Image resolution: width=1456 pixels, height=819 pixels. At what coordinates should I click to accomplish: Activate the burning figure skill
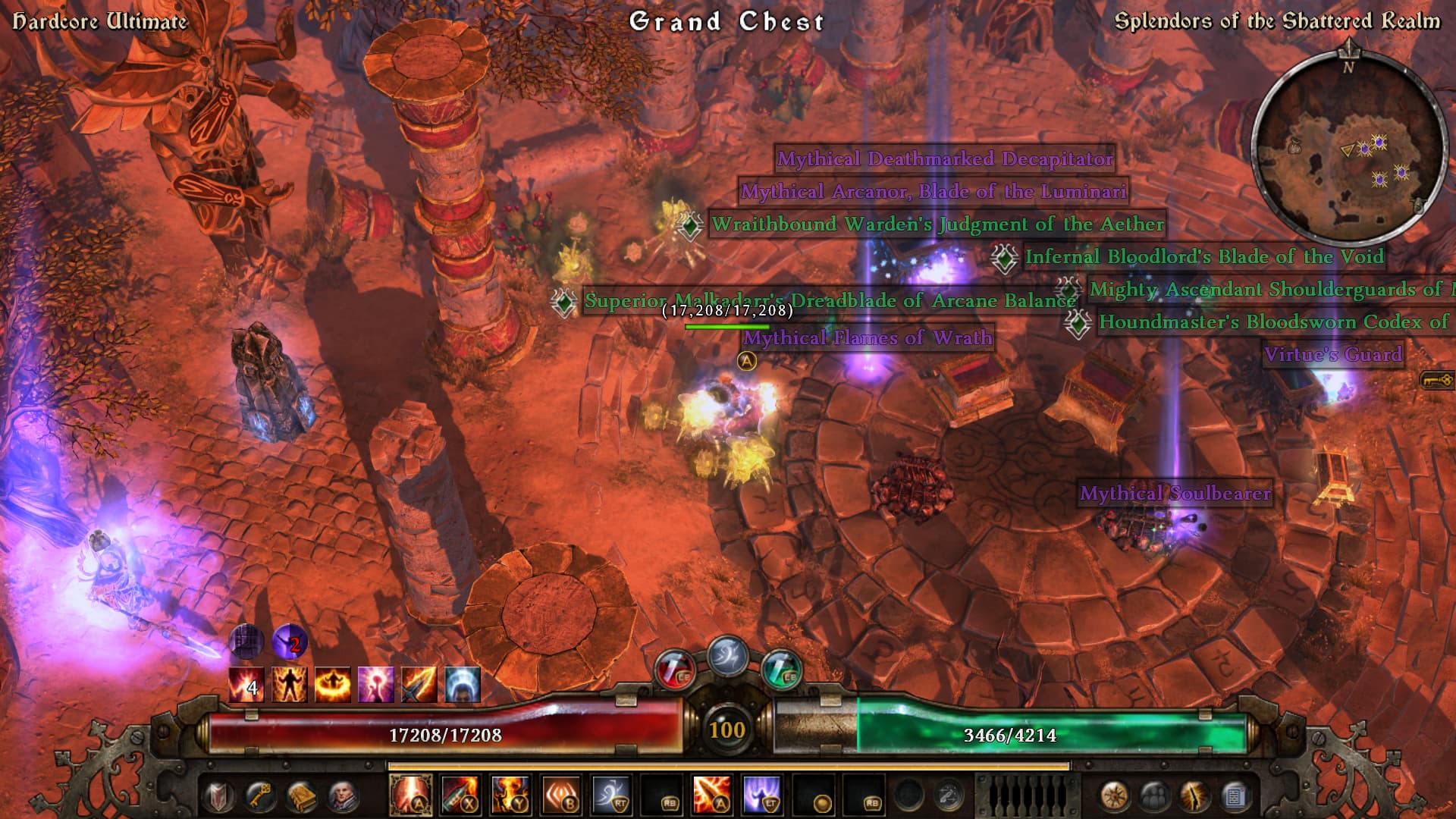pos(511,795)
